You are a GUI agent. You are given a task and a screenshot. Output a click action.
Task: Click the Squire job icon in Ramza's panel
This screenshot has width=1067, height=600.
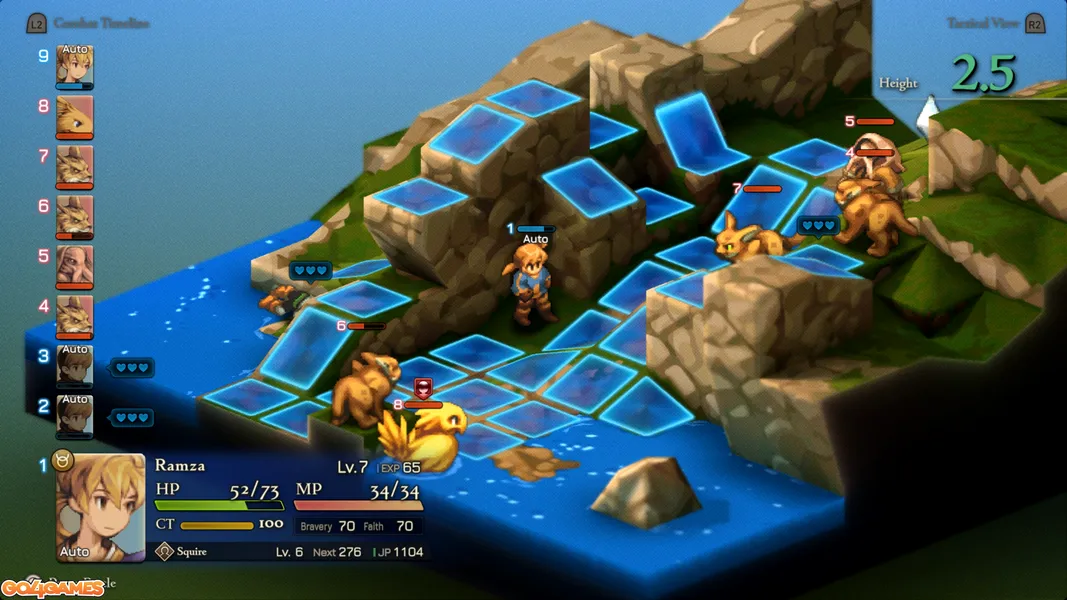coord(166,551)
